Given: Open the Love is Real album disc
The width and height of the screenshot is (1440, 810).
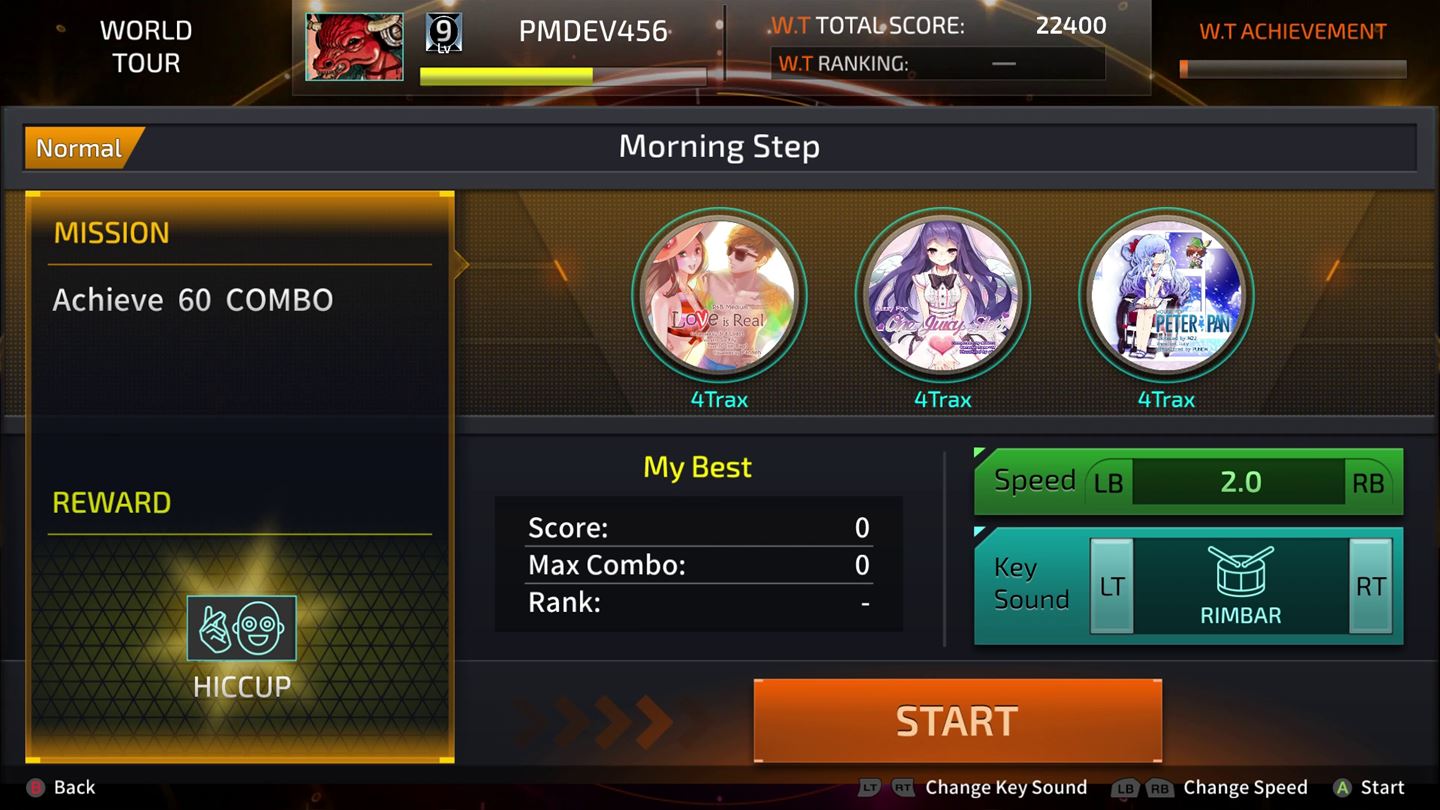Looking at the screenshot, I should (720, 294).
